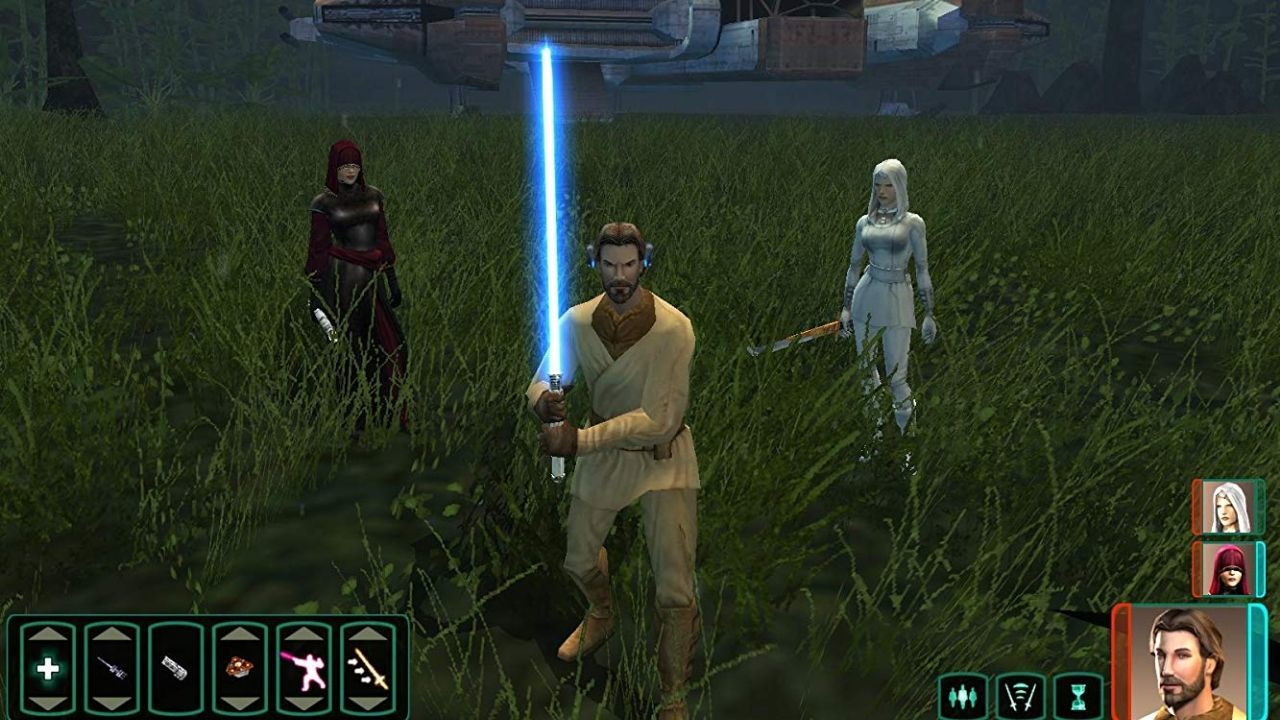Click the red vitality bar beside the main portrait
The height and width of the screenshot is (720, 1280).
pyautogui.click(x=1122, y=660)
